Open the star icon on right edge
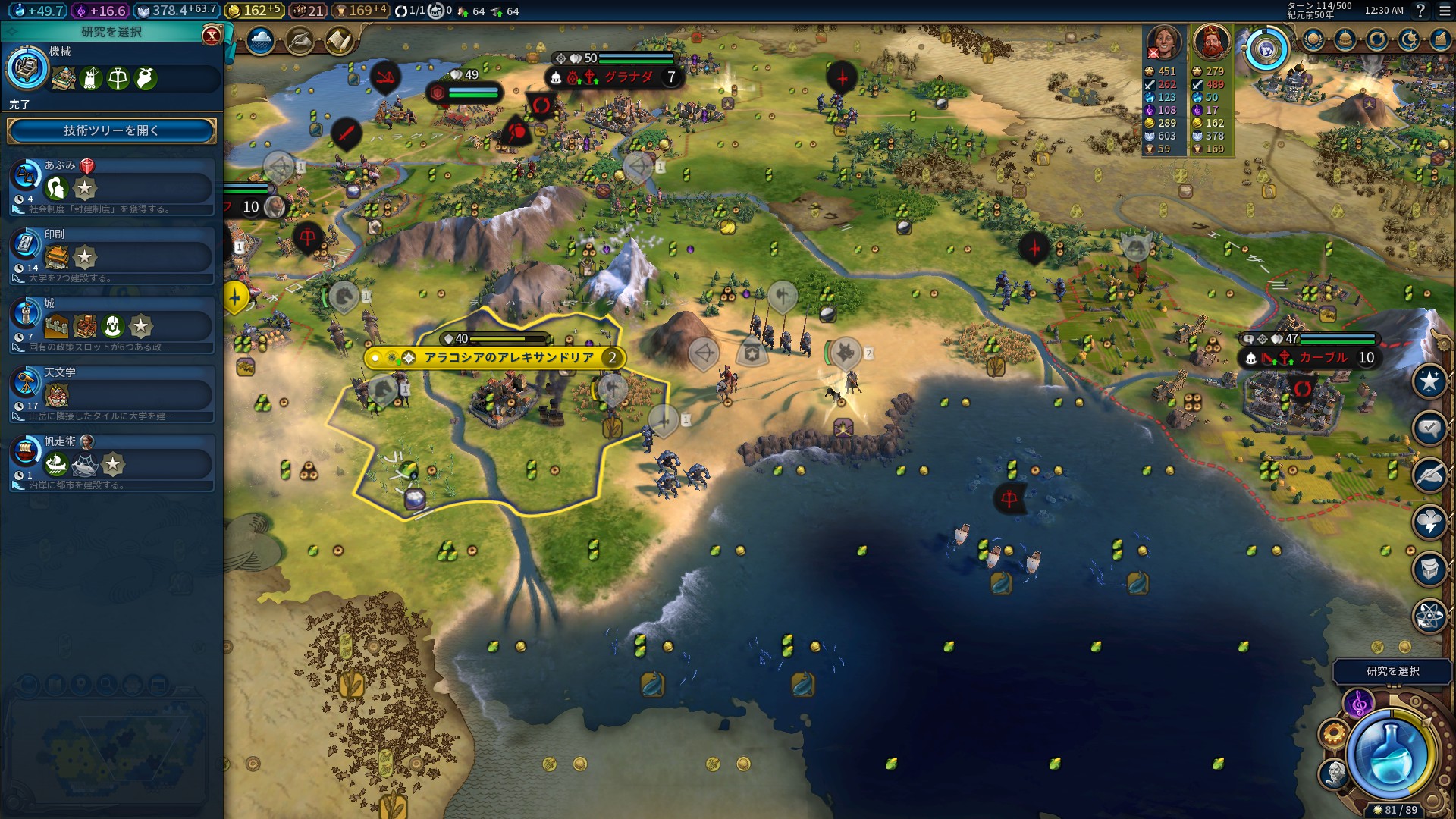The height and width of the screenshot is (819, 1456). coord(1429,381)
